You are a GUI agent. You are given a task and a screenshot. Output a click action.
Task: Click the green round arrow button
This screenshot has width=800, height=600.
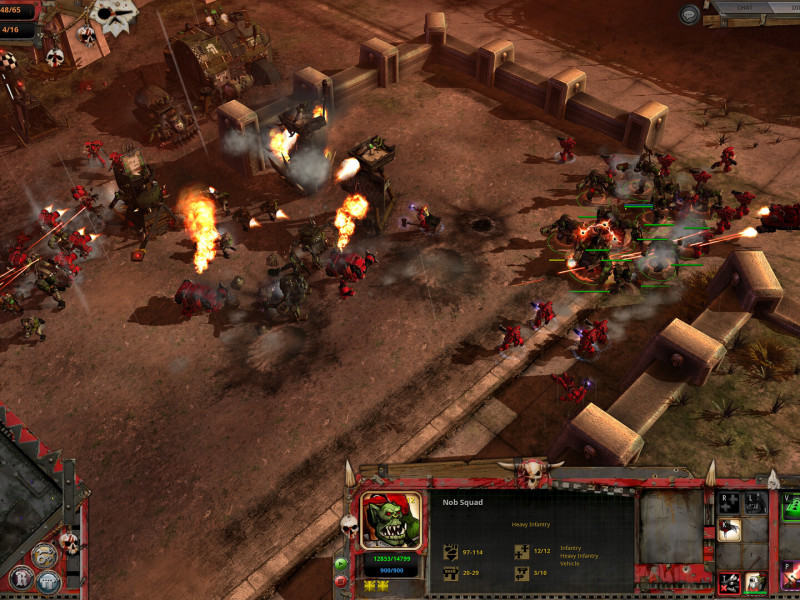click(x=341, y=563)
